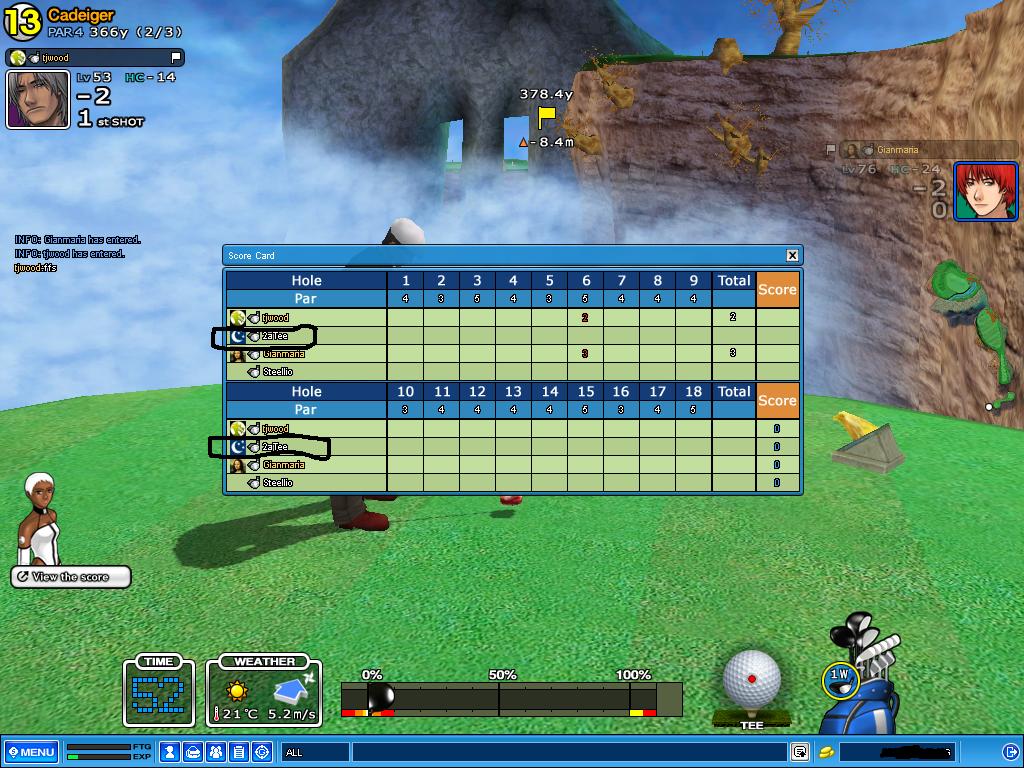
Task: Close the Score Card window
Action: point(792,255)
